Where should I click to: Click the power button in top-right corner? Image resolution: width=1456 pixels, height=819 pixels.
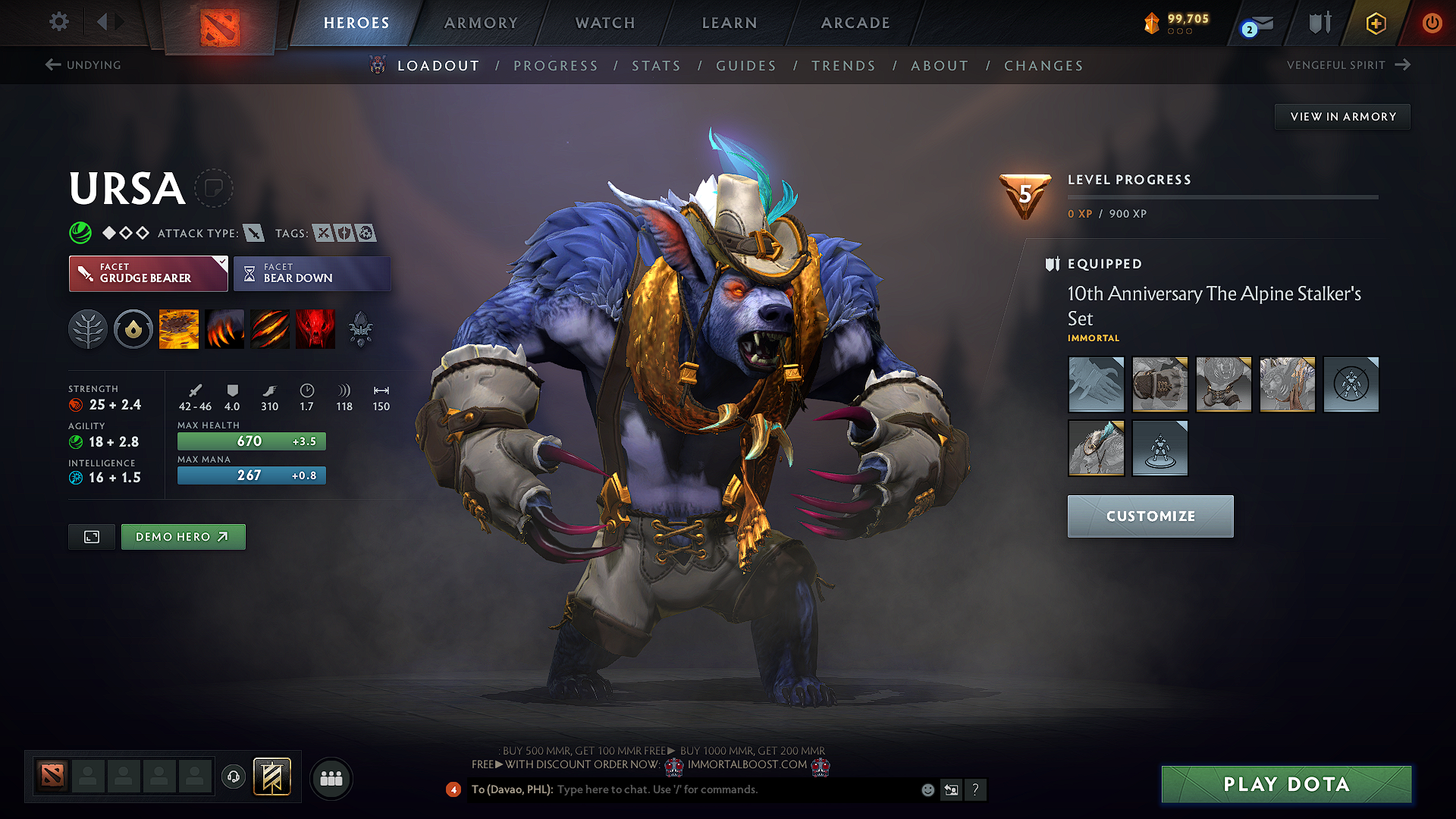click(1432, 24)
